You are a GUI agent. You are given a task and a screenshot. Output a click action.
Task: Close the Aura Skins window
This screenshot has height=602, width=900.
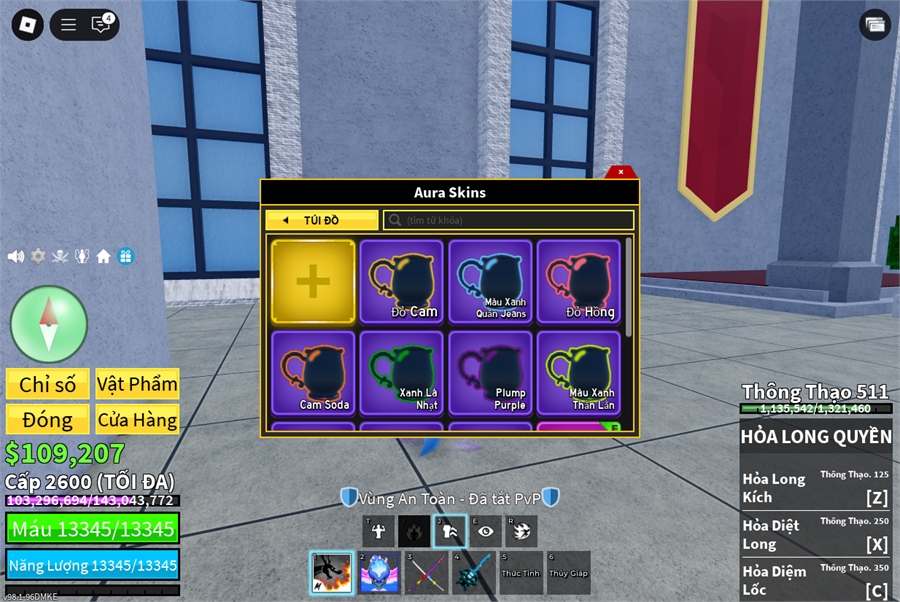621,172
